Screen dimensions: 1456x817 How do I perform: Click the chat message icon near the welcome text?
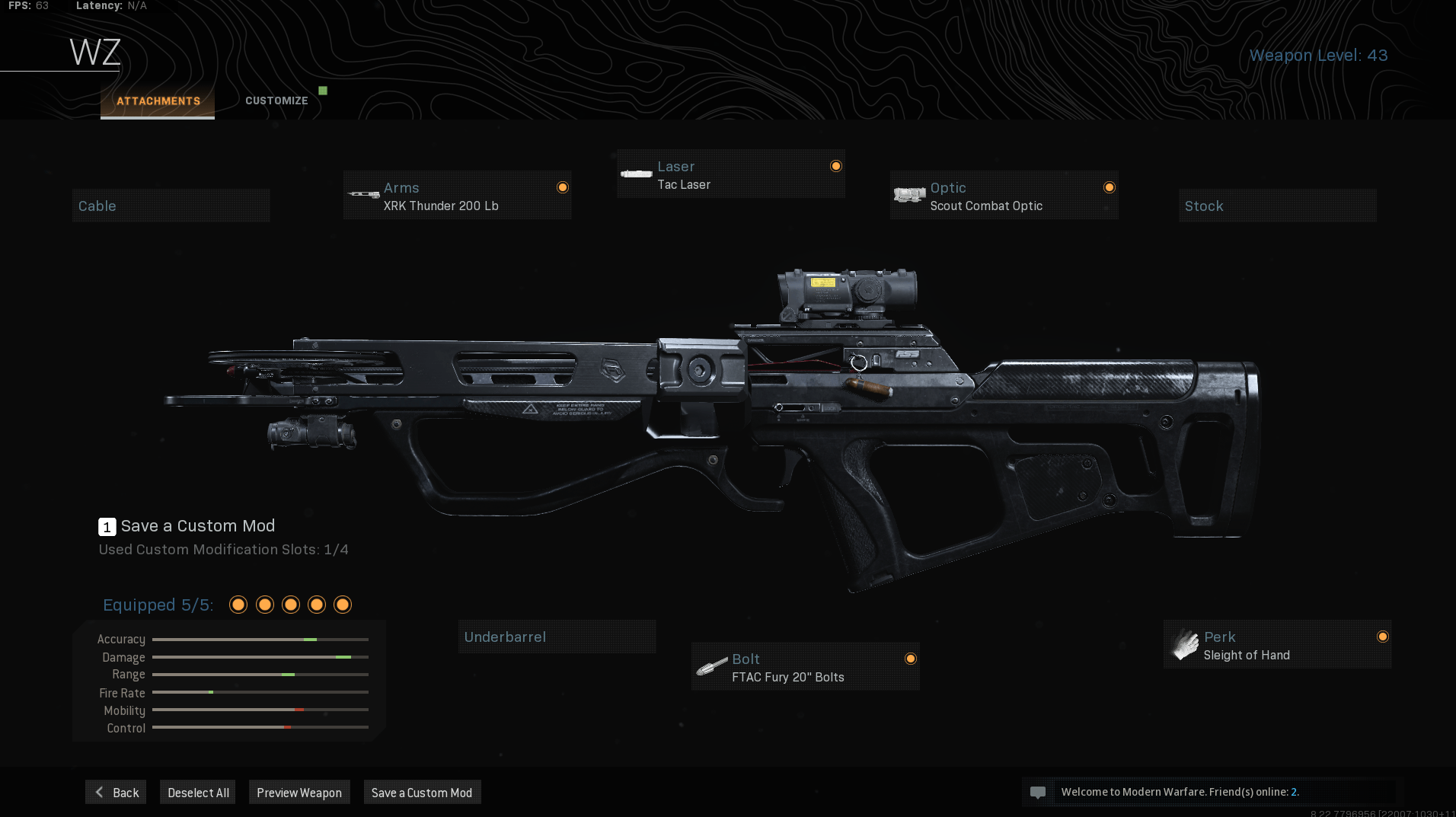[1038, 792]
